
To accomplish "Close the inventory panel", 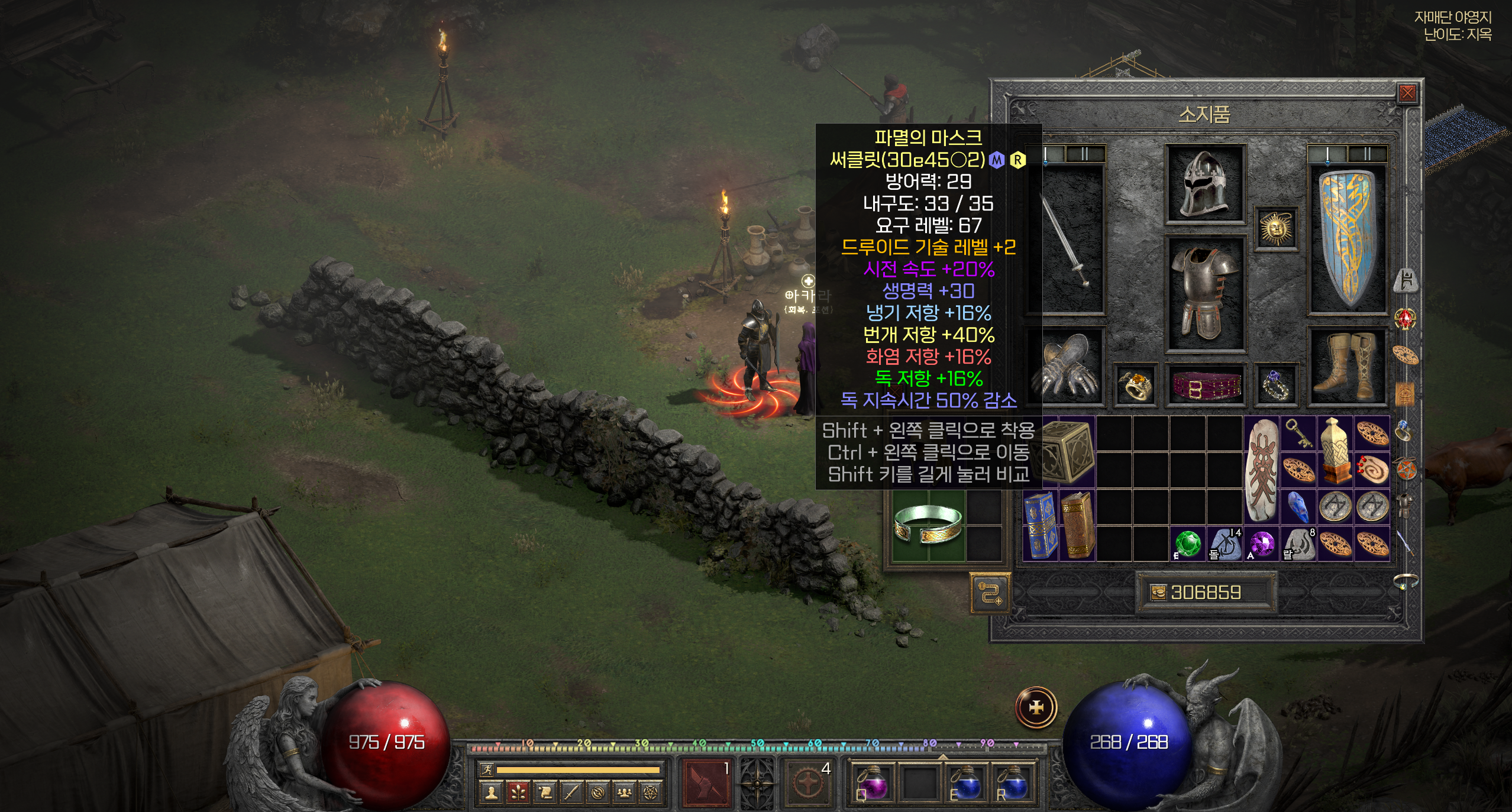I will pyautogui.click(x=1407, y=93).
